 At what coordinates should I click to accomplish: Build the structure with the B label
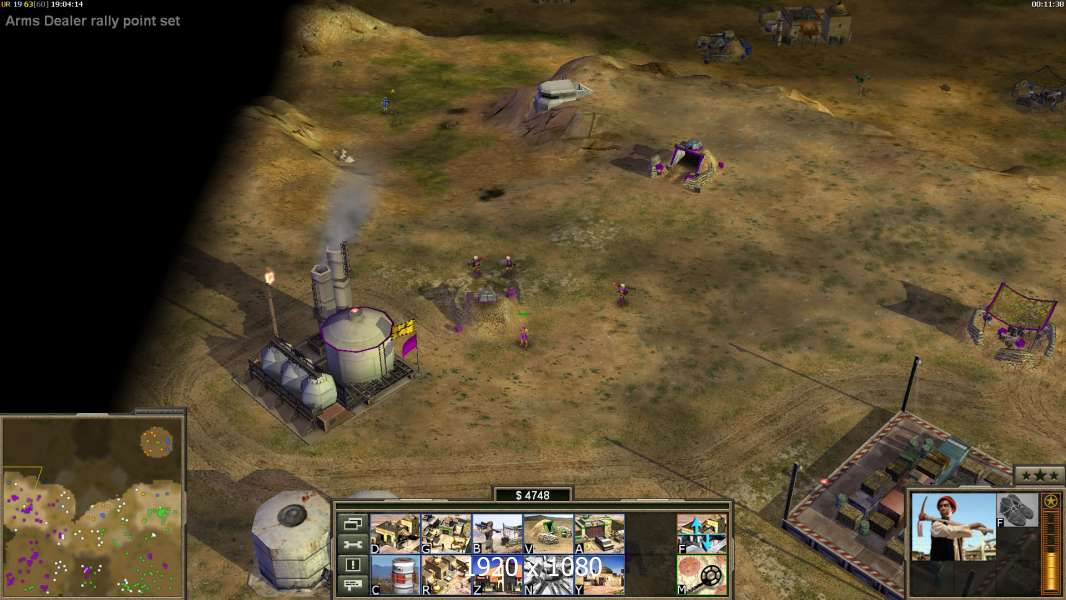[497, 534]
